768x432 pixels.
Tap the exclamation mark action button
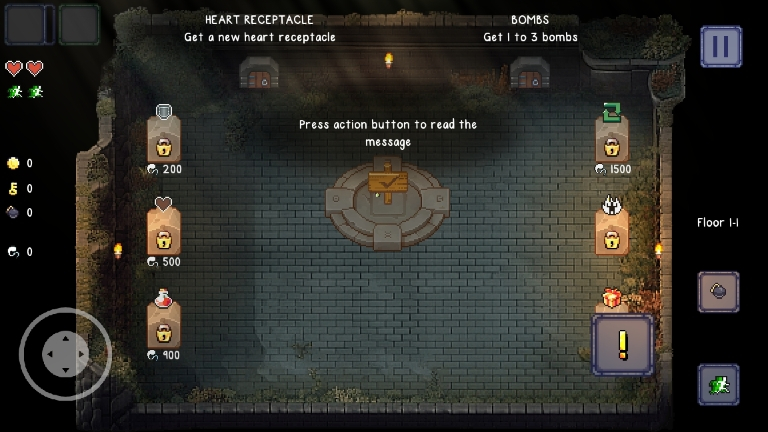click(623, 345)
